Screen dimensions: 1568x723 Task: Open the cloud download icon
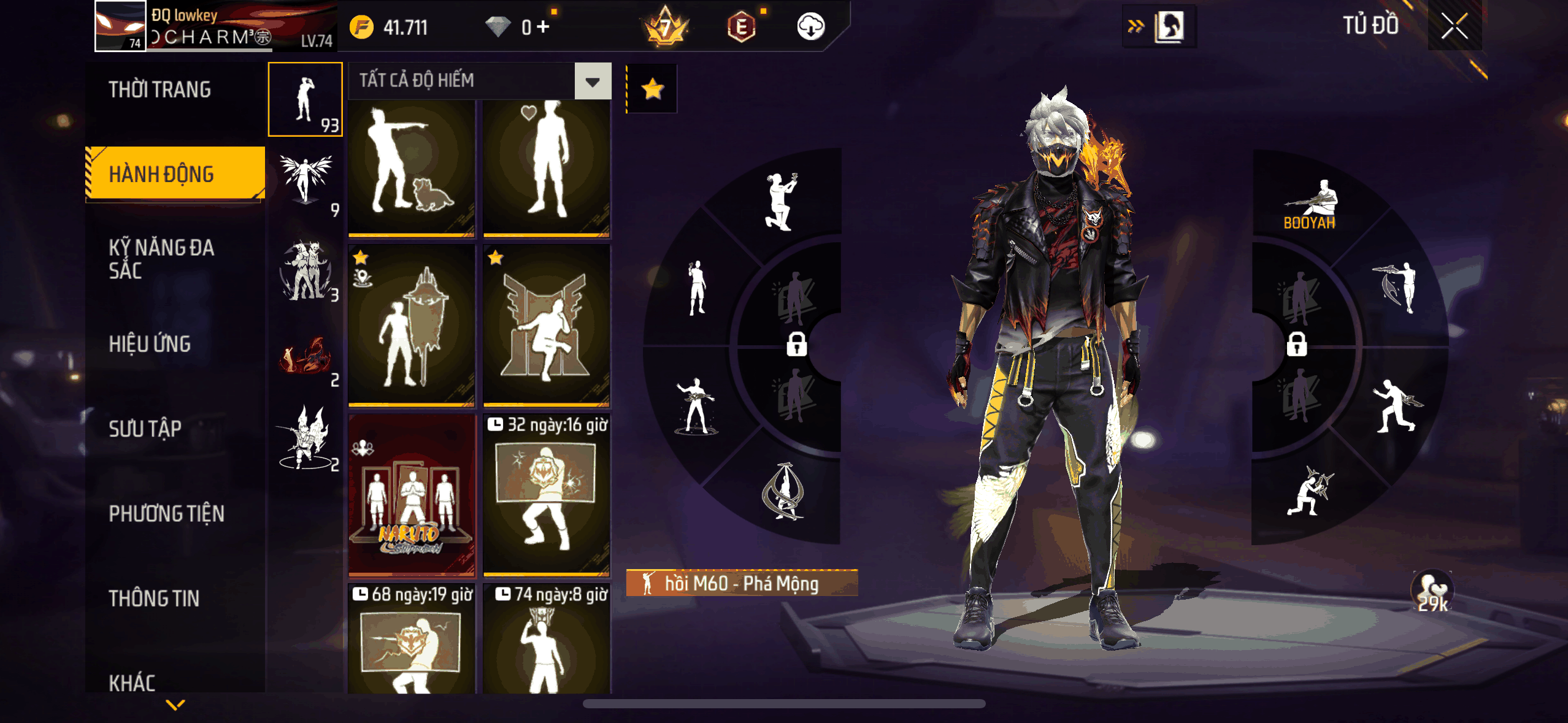[x=810, y=27]
